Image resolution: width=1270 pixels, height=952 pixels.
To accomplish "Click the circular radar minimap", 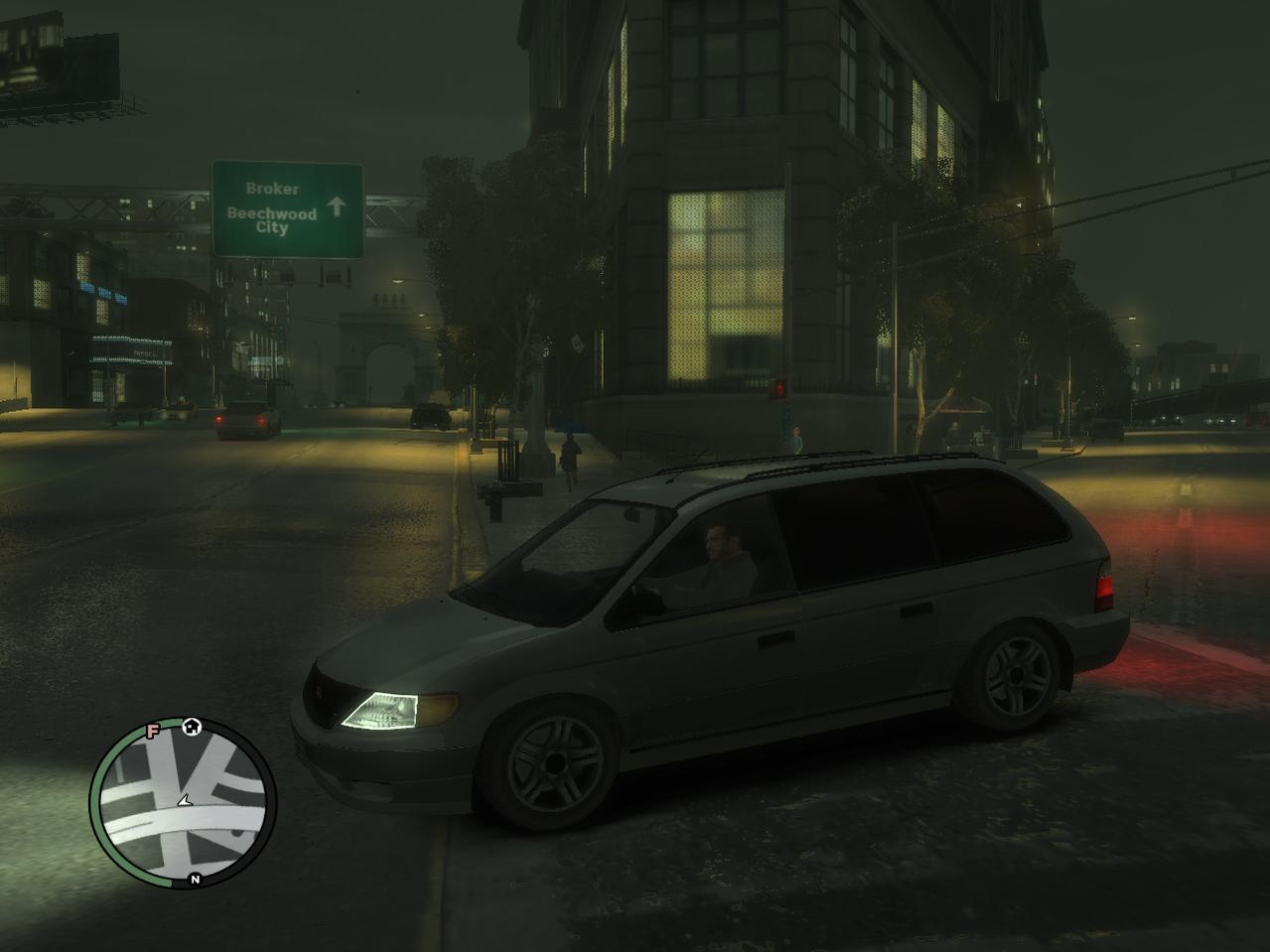I will [184, 802].
